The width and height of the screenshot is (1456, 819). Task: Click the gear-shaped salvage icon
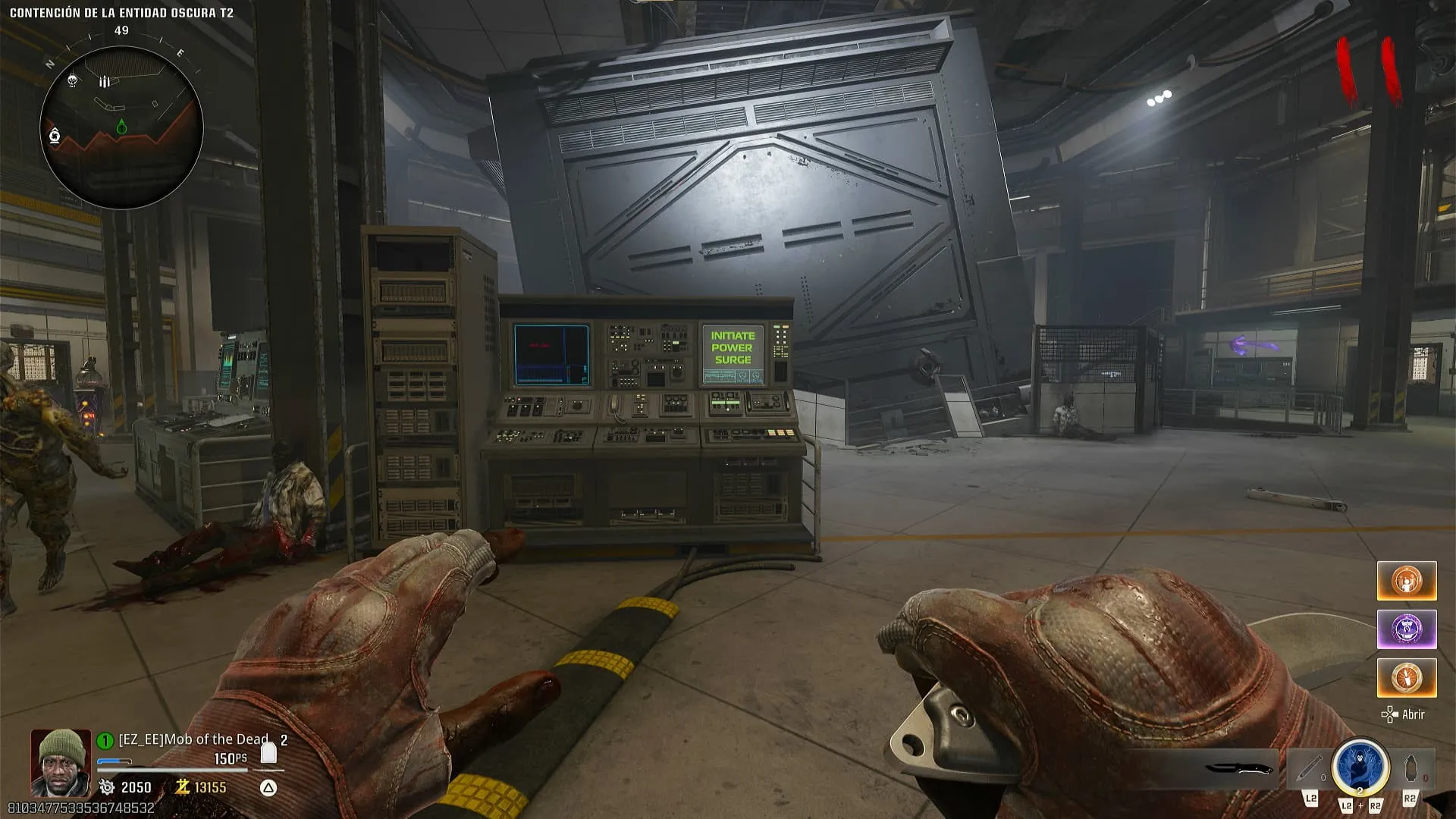click(x=107, y=787)
